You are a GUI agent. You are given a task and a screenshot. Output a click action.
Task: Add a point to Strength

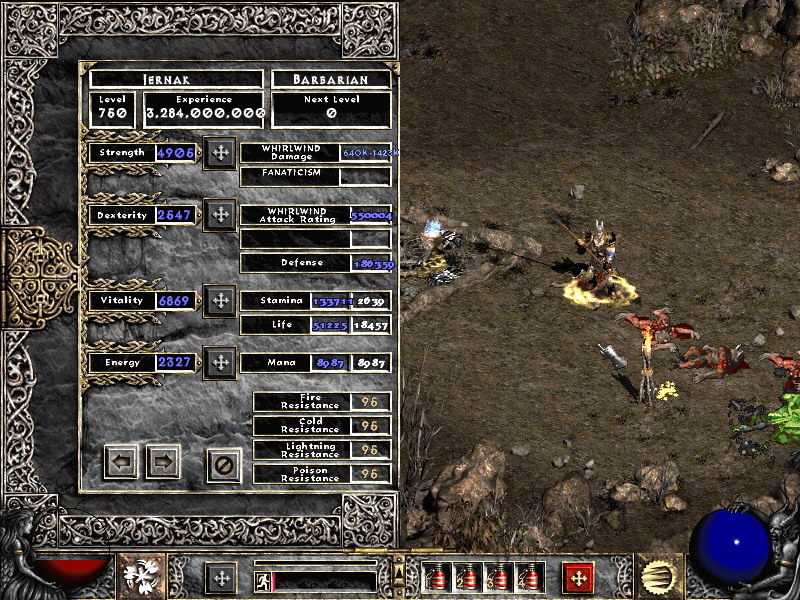coord(220,153)
